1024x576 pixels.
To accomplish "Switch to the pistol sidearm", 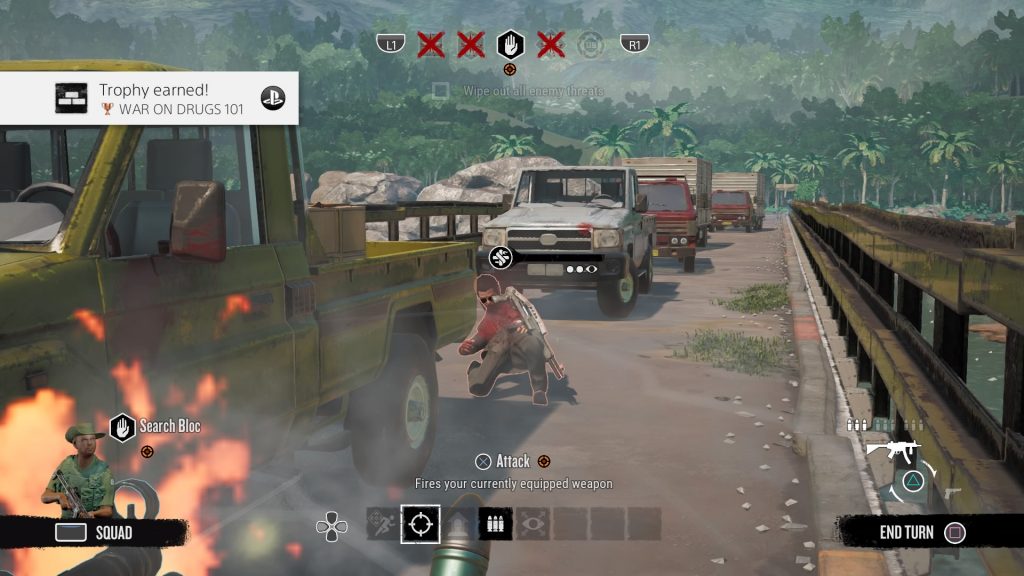I will point(951,493).
